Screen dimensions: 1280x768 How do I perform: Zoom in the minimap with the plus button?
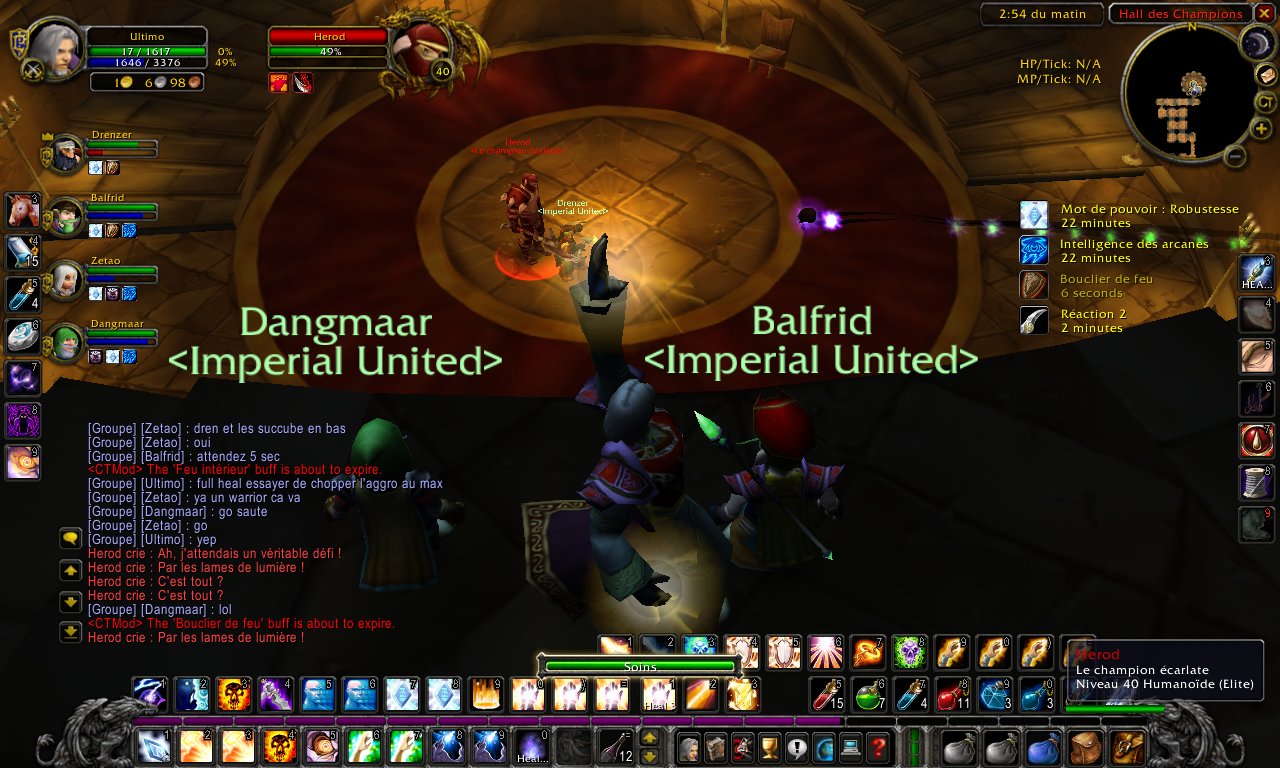point(1261,129)
